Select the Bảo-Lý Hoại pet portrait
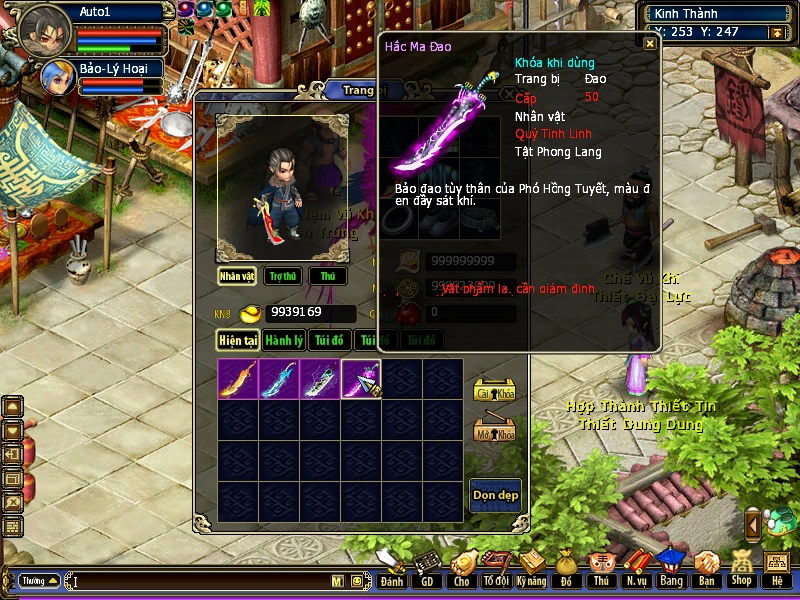Screen dimensions: 800x600 pyautogui.click(x=55, y=77)
